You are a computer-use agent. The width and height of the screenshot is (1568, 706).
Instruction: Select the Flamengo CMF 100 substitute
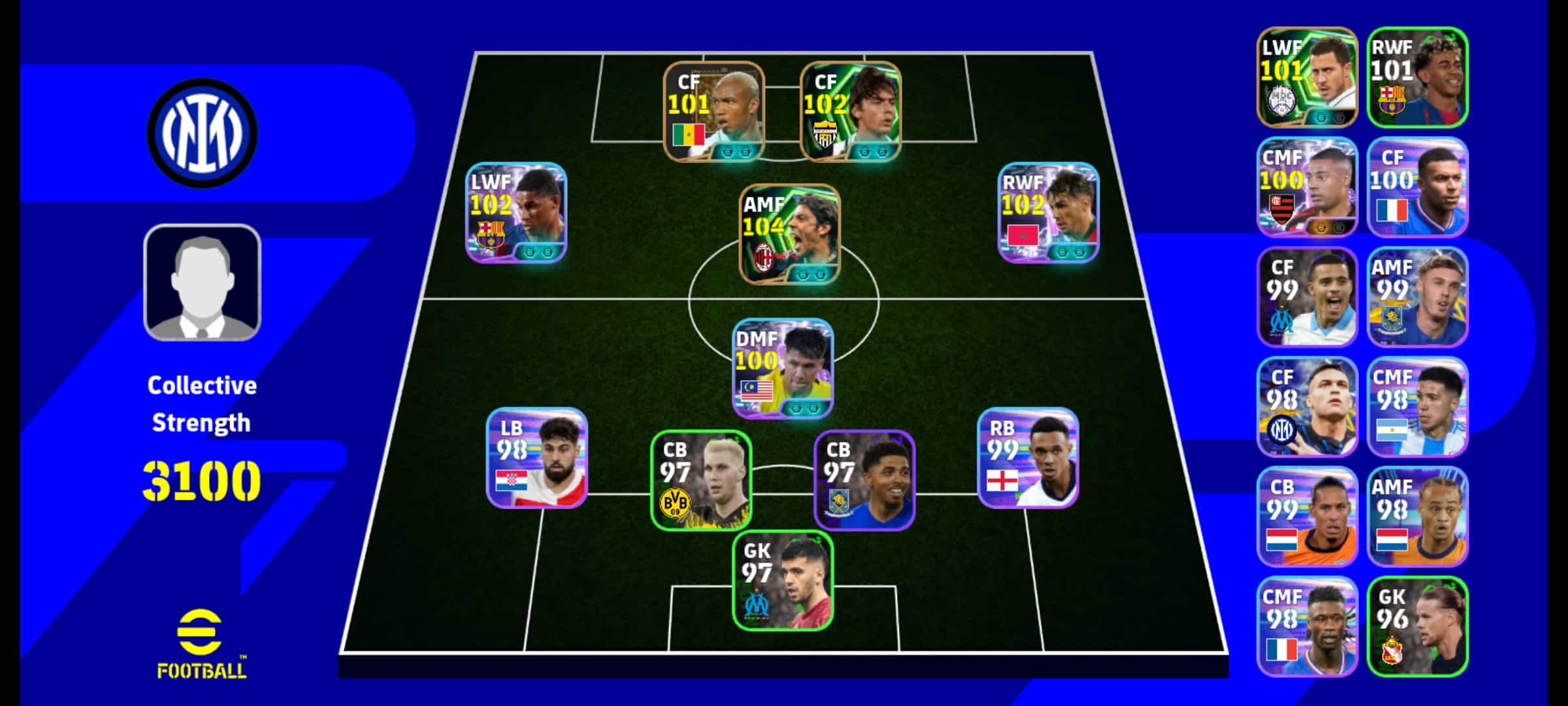coord(1307,187)
